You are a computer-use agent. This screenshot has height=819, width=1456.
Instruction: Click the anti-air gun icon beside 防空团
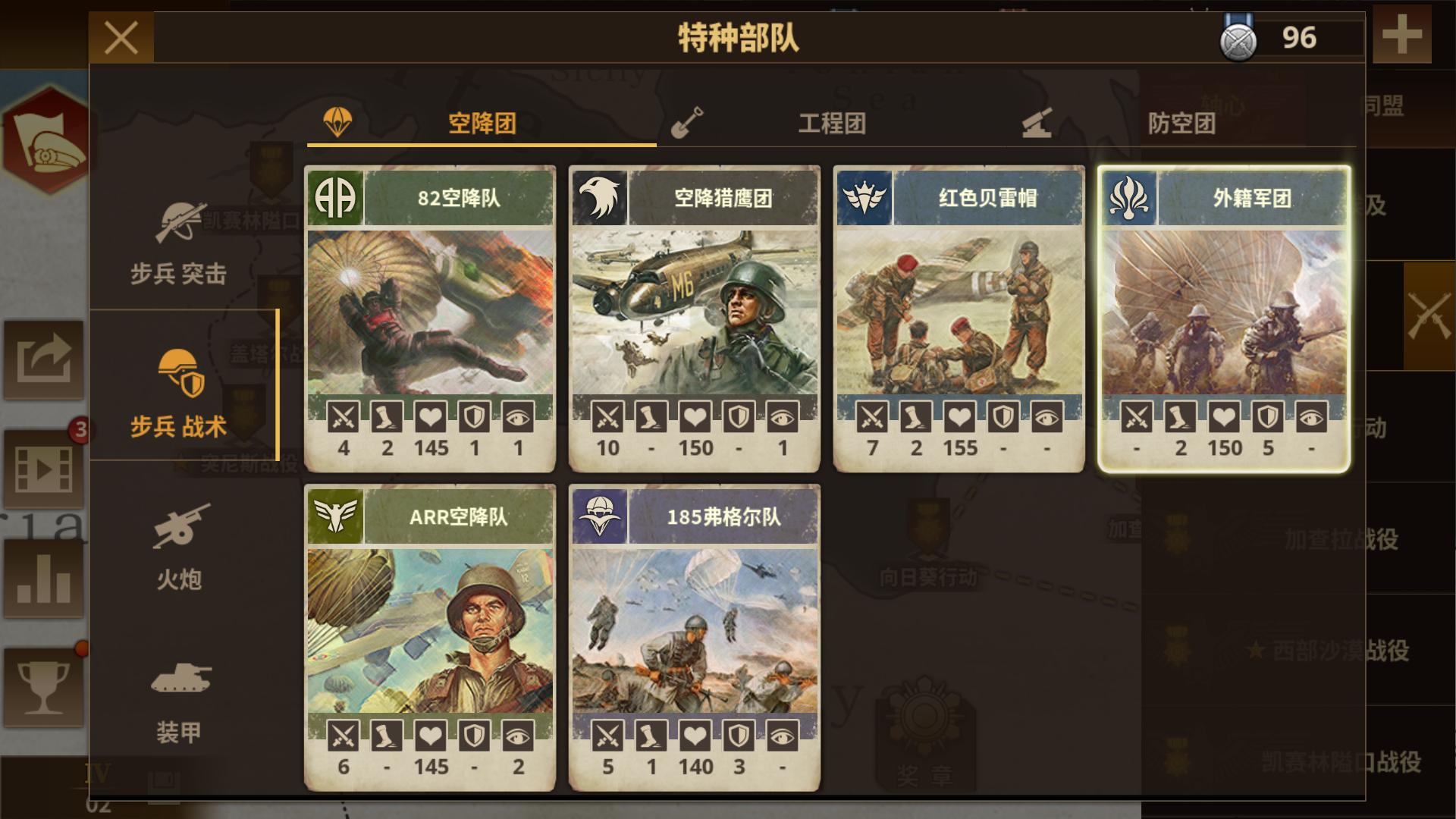[x=1040, y=121]
